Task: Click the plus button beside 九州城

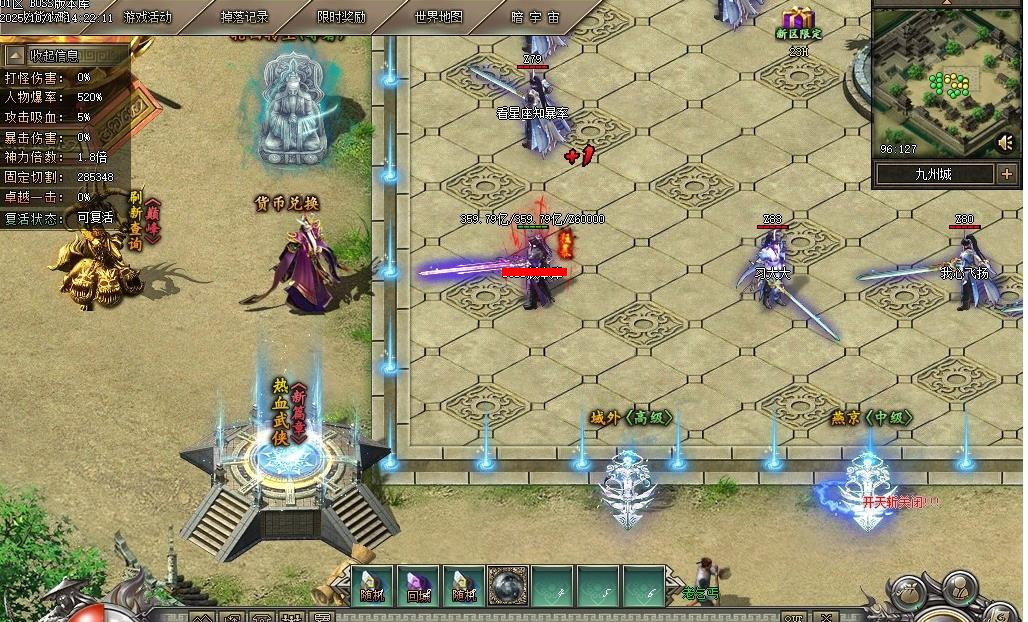Action: [x=1005, y=174]
